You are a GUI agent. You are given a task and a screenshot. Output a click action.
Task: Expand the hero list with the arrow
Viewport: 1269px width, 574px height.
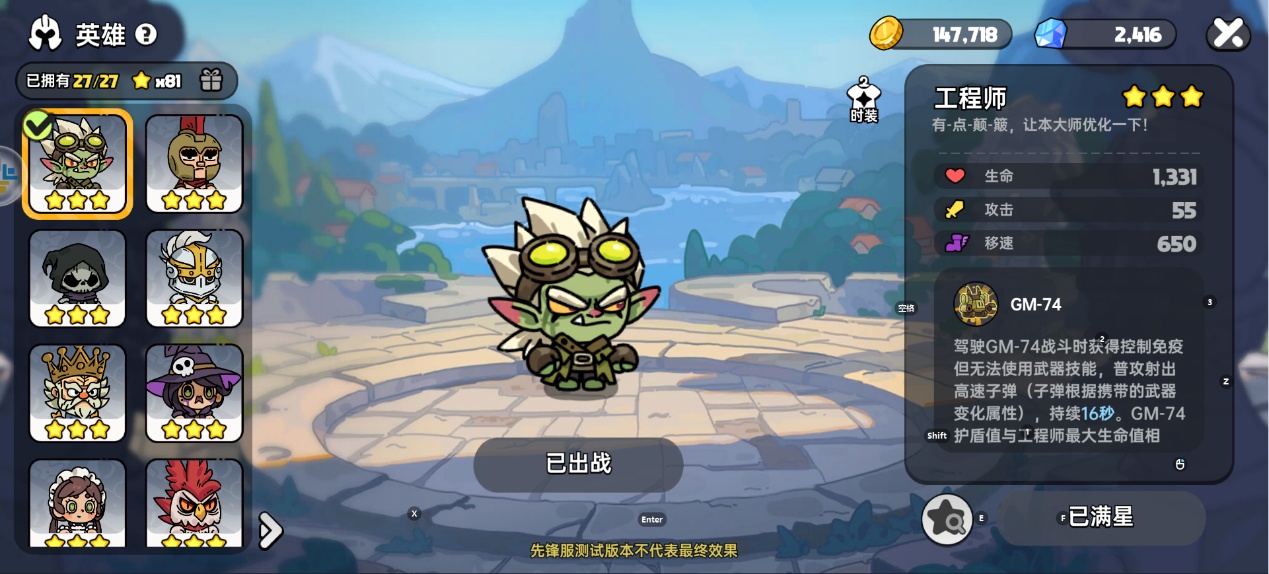coord(269,530)
